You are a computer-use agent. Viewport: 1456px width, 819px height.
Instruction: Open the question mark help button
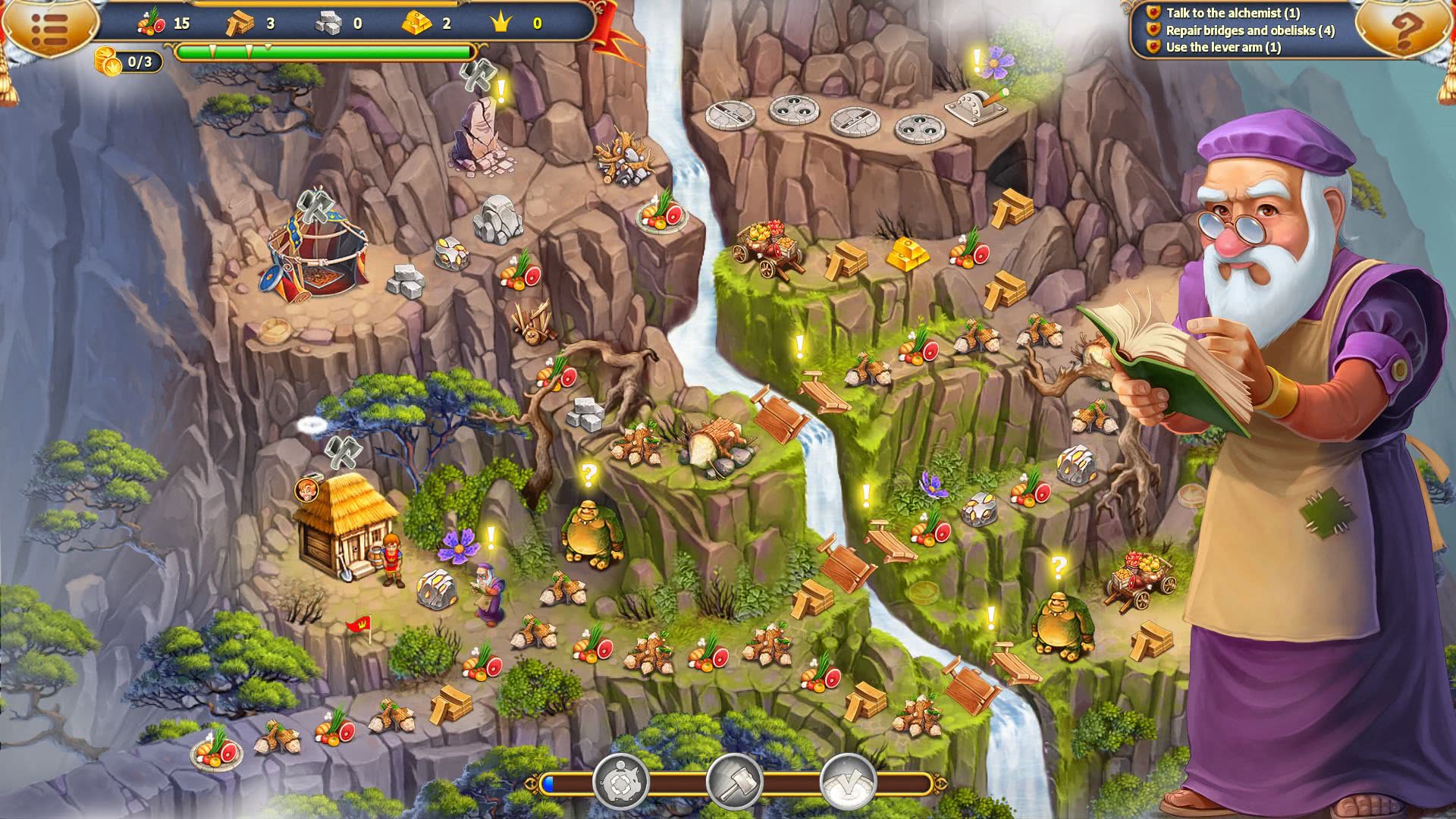pyautogui.click(x=1404, y=30)
